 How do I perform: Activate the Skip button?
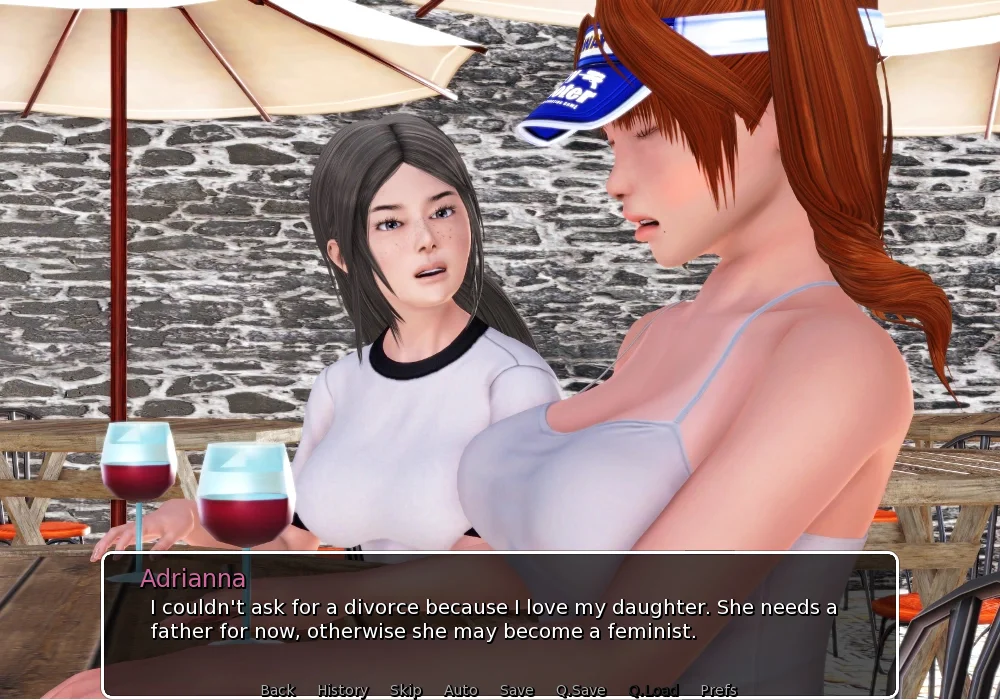[405, 690]
